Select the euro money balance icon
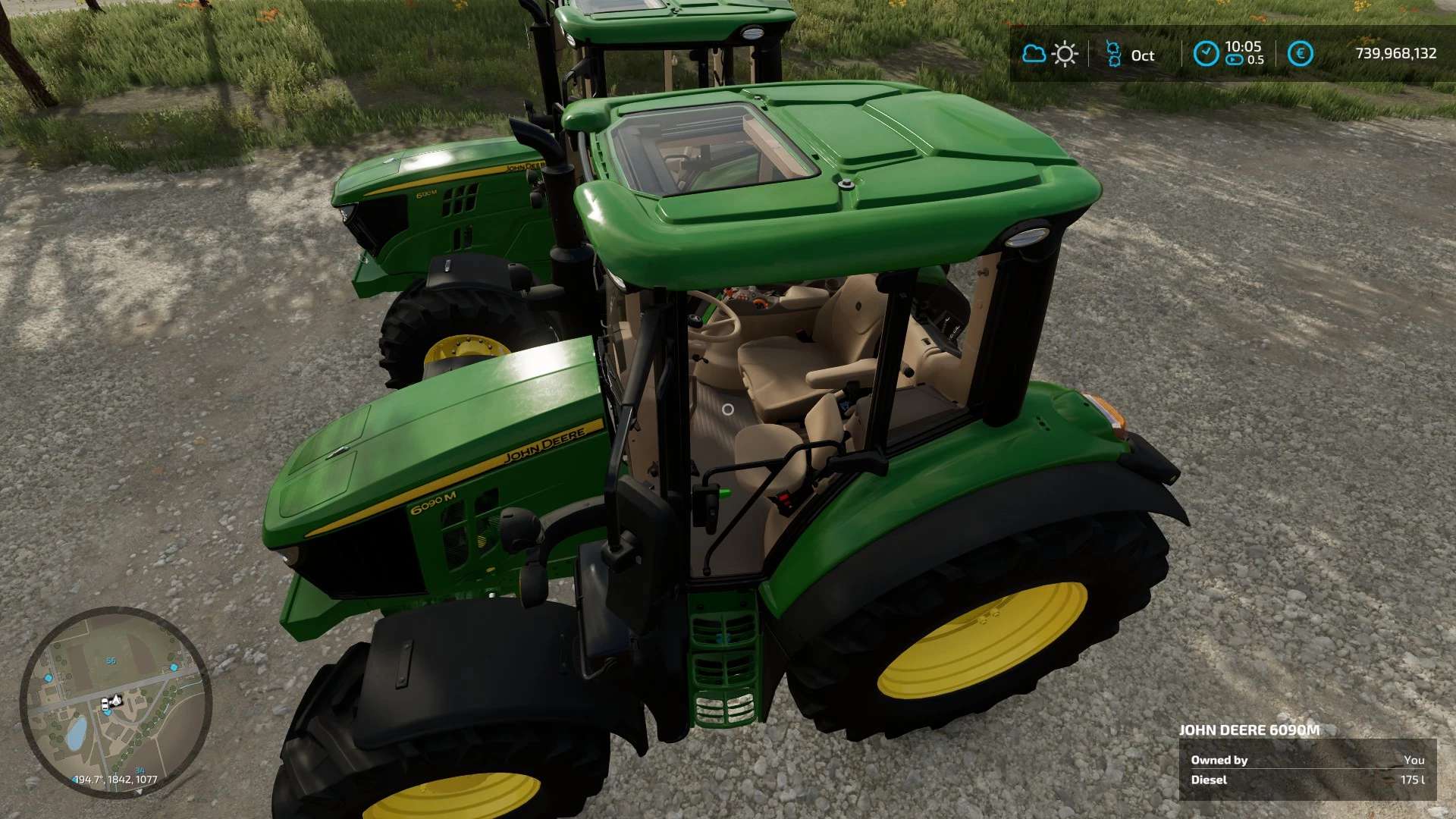The height and width of the screenshot is (819, 1456). 1300,54
